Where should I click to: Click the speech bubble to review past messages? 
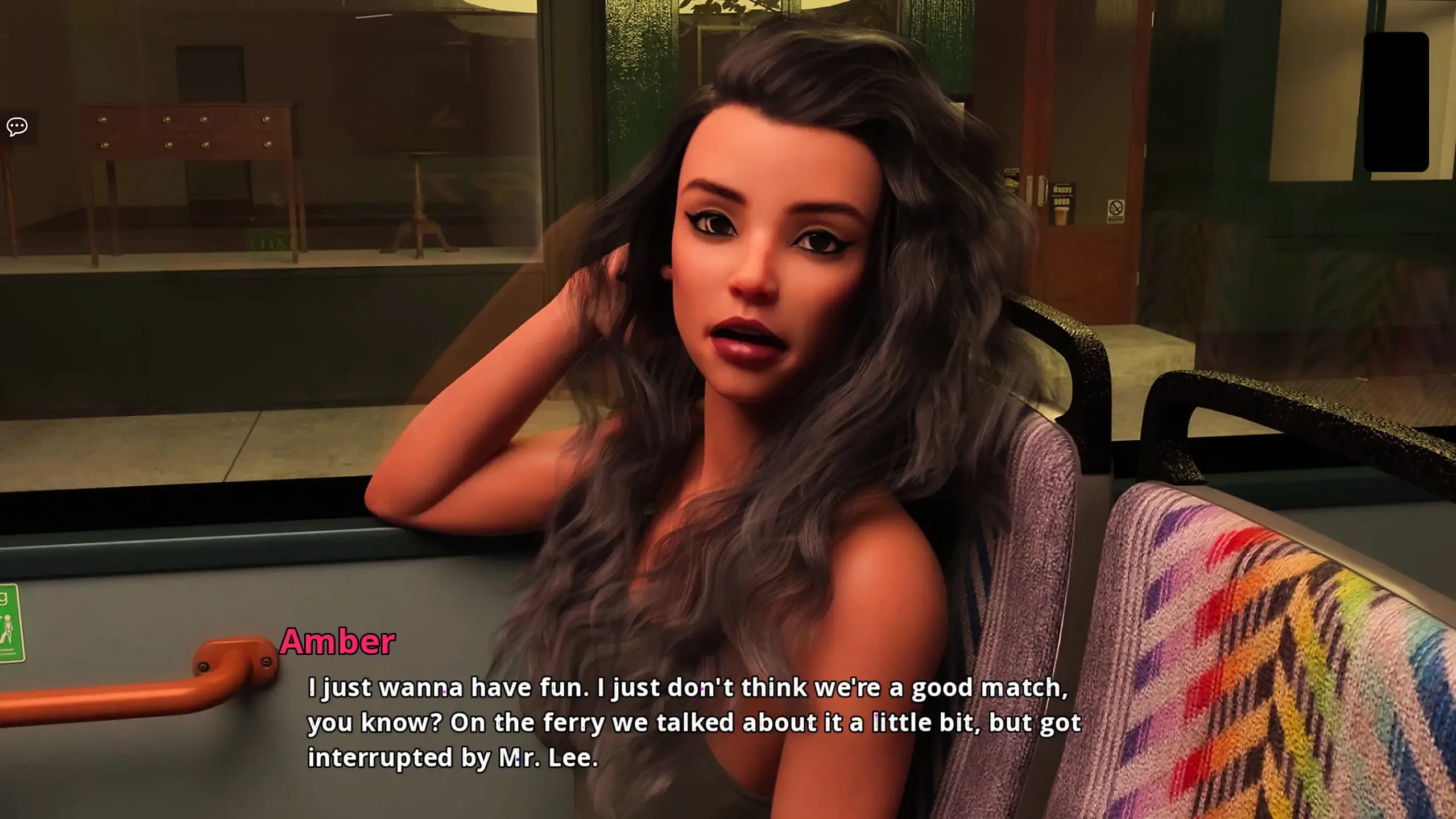click(x=17, y=125)
